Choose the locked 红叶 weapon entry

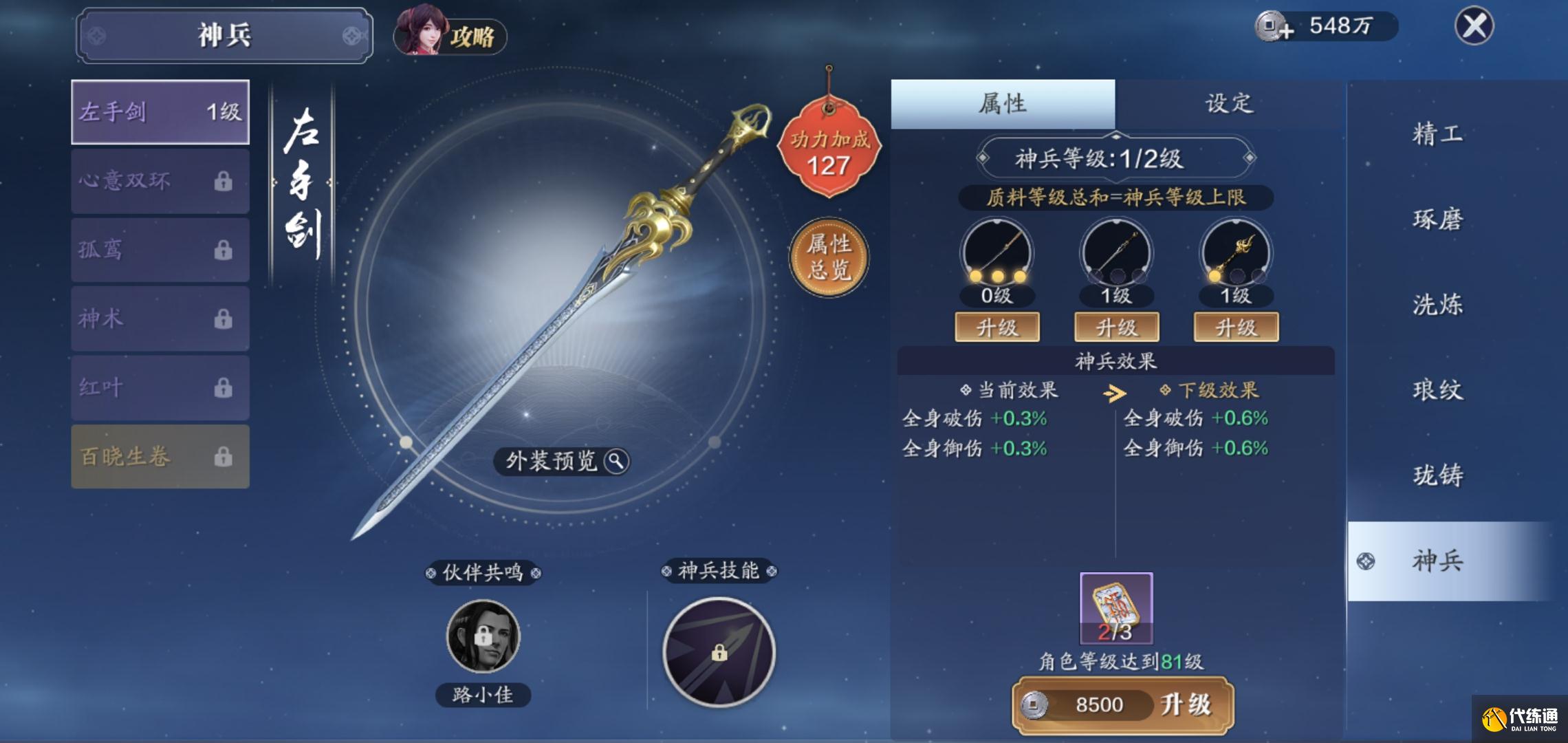[x=160, y=387]
